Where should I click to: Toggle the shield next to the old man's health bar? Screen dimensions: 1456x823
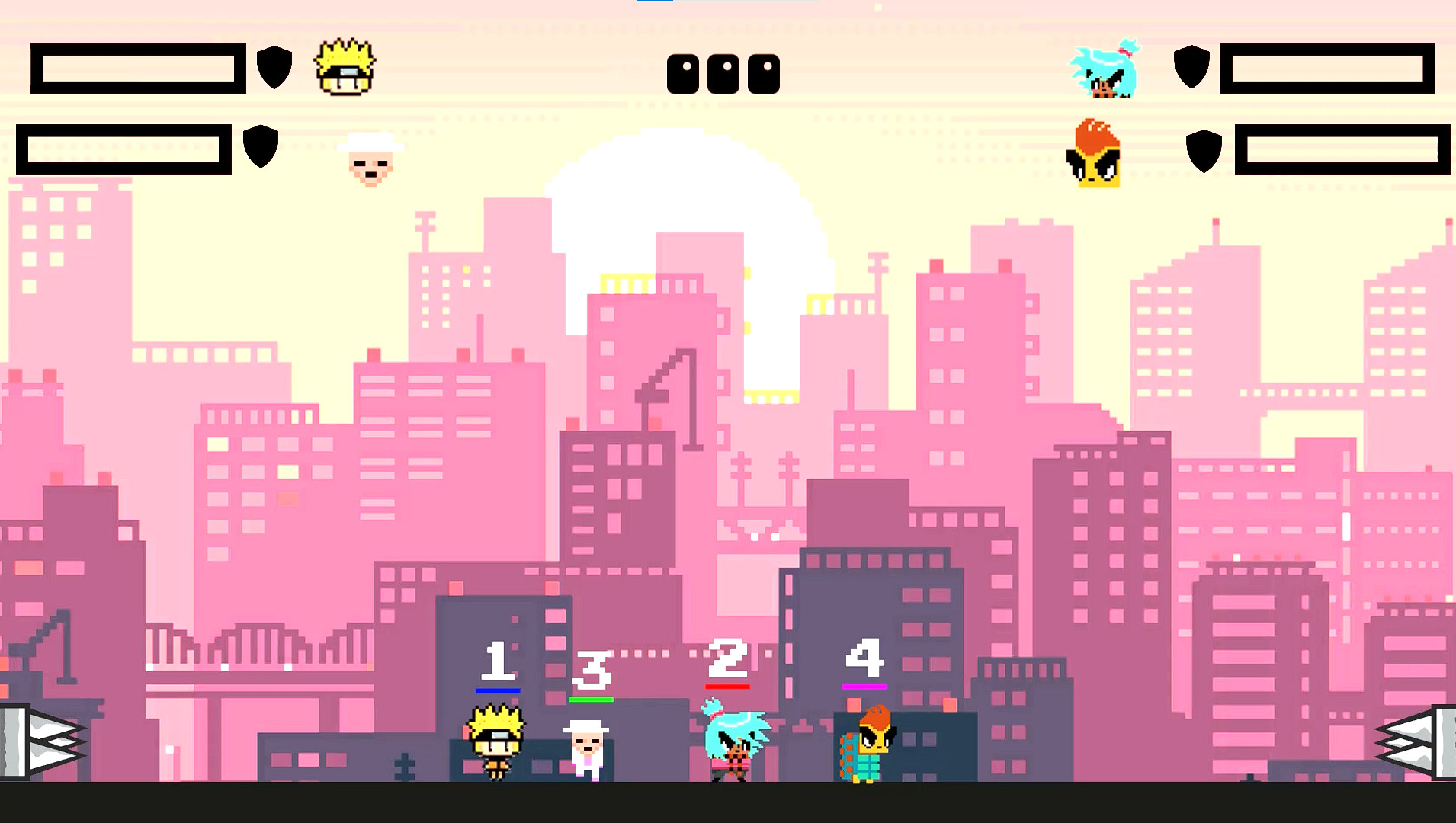pos(259,147)
